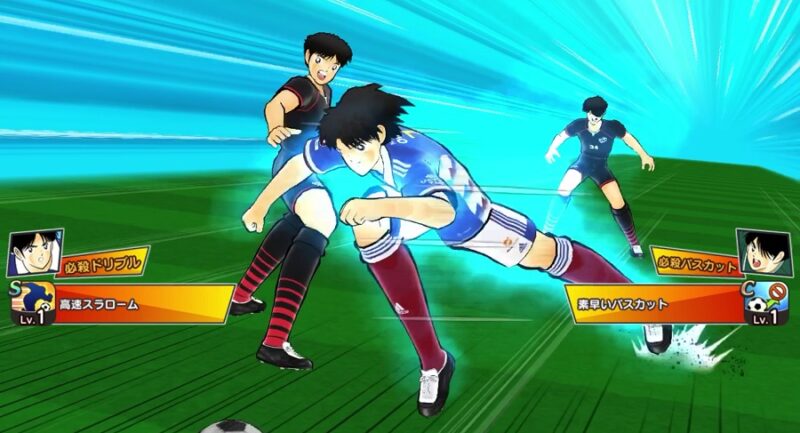Select the dribbling player's portrait

[29, 253]
